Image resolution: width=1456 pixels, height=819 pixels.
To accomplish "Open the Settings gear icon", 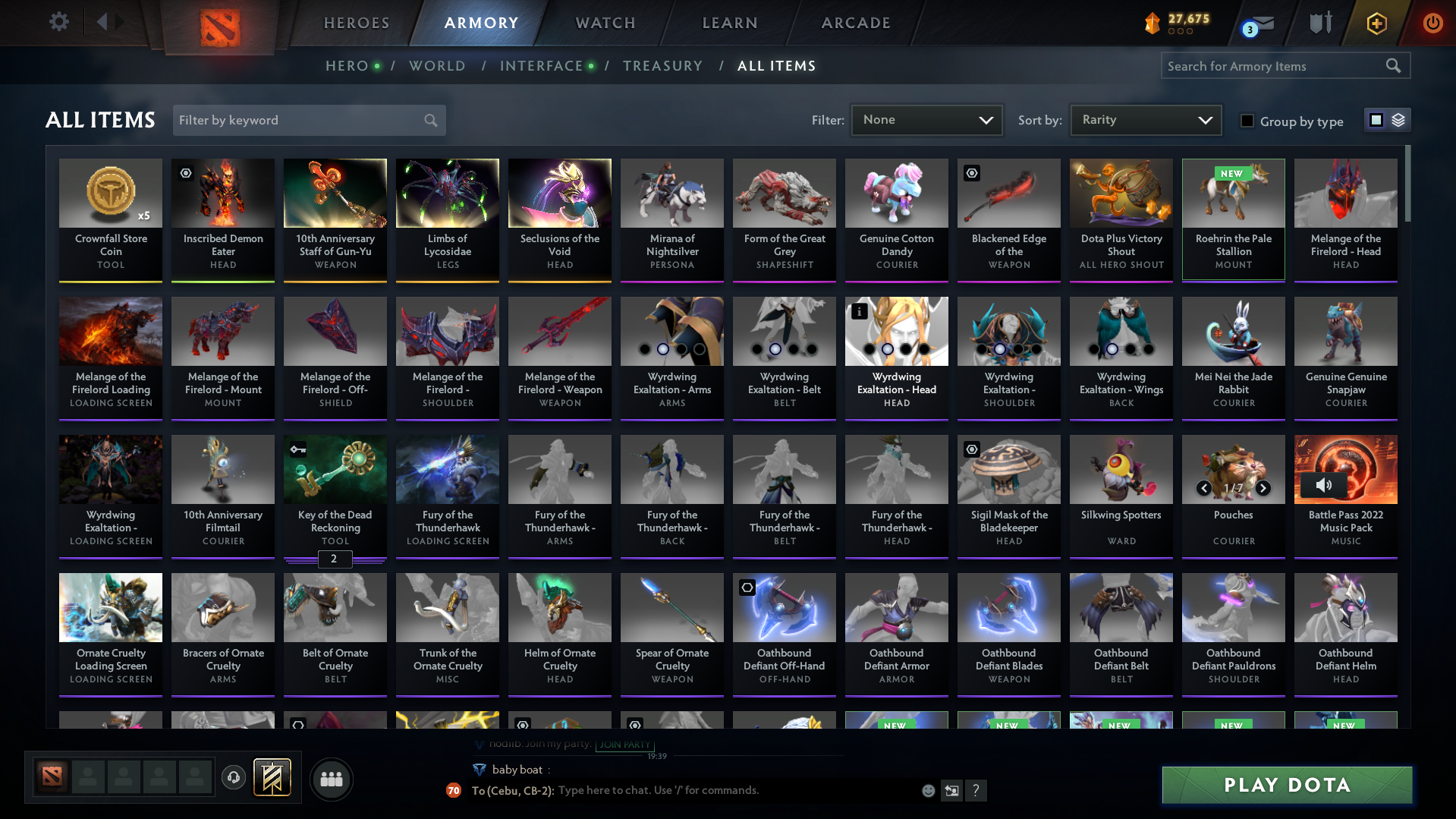I will pyautogui.click(x=58, y=21).
